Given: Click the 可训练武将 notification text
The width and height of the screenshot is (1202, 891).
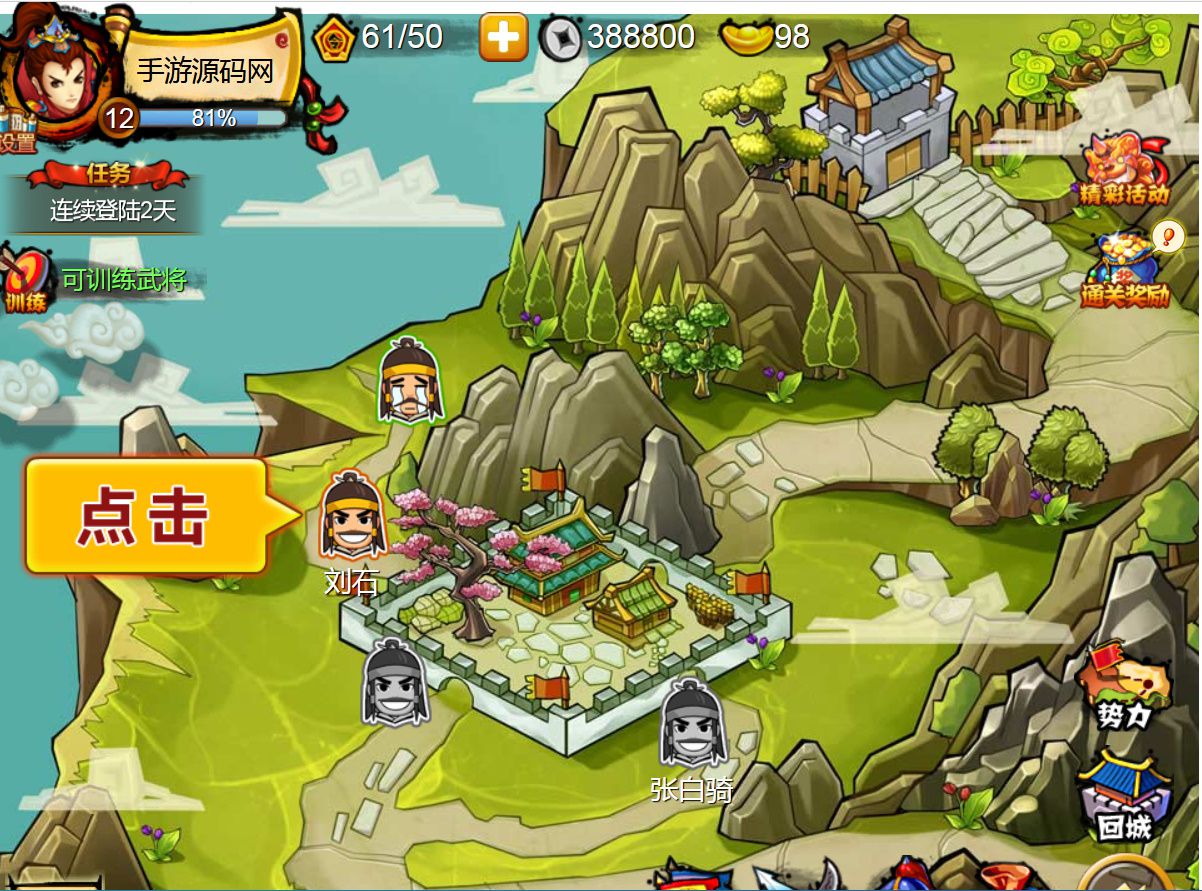Looking at the screenshot, I should [x=124, y=279].
